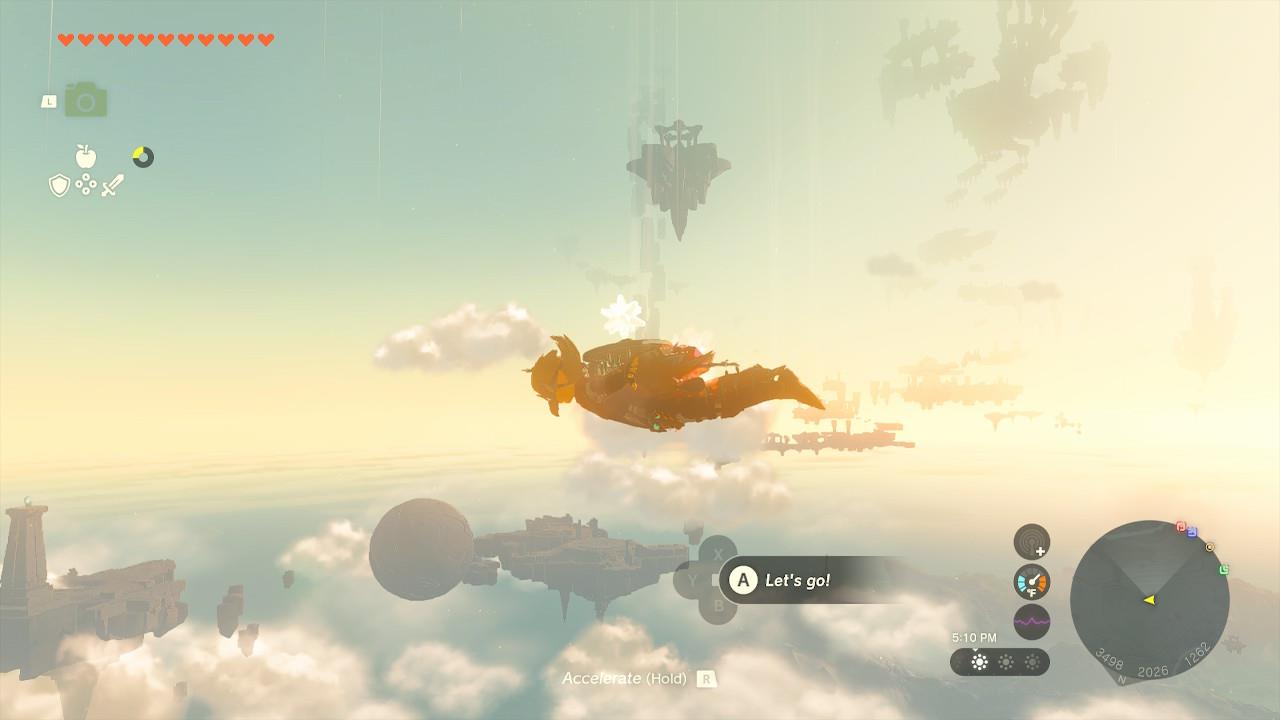Select the blue marker on the minimap edge
Screen dimensions: 1280x720
1192,532
